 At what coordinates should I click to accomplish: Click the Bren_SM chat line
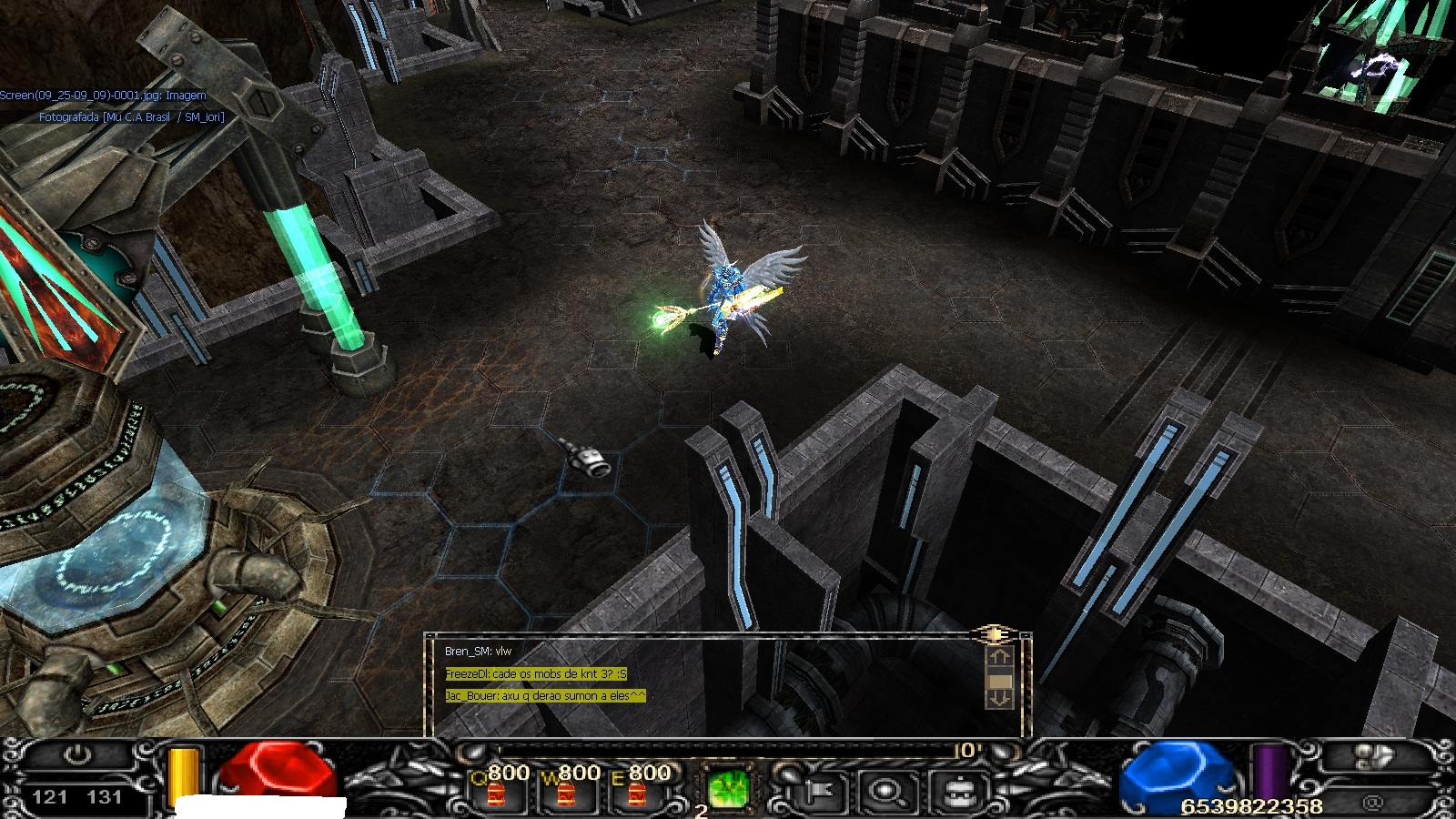478,652
